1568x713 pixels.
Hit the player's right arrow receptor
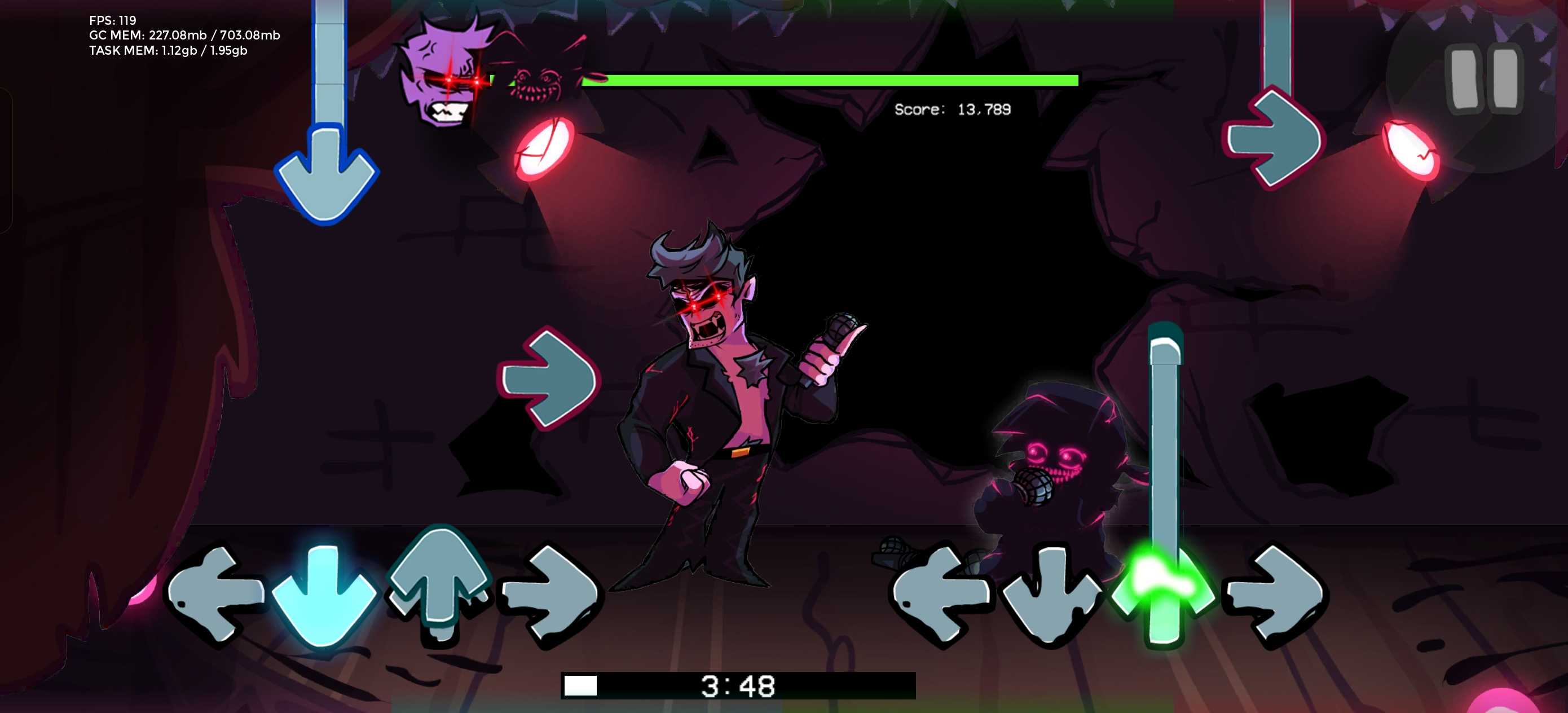(x=1276, y=593)
